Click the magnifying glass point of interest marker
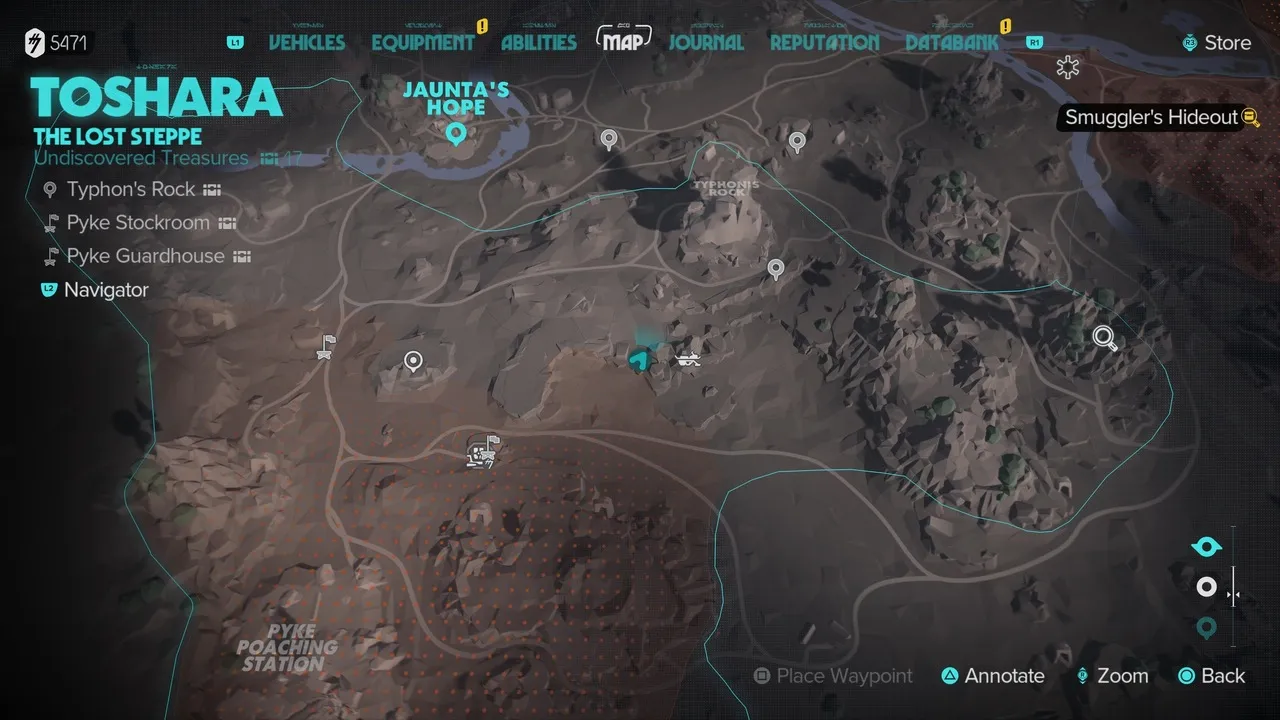1280x720 pixels. click(x=1104, y=339)
